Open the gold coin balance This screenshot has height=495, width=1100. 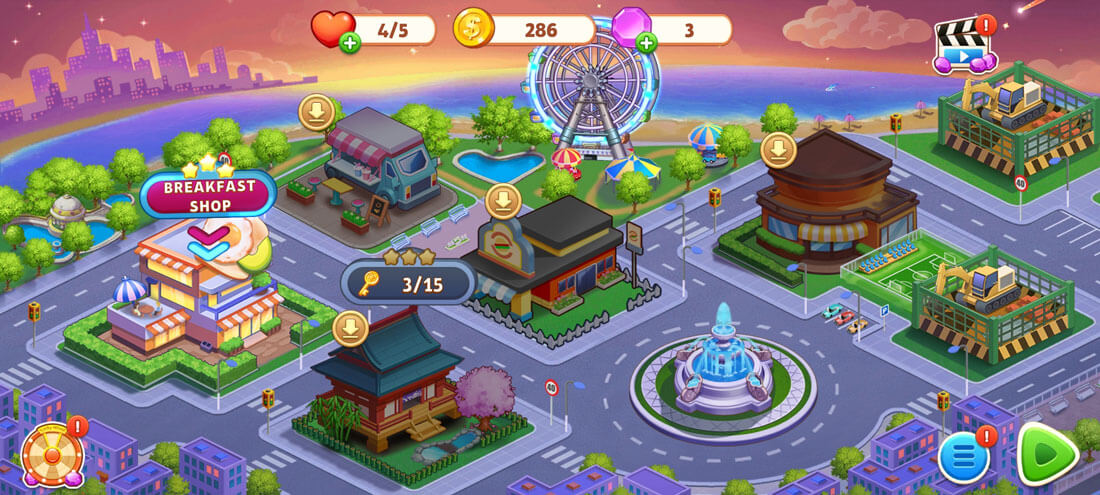tap(523, 29)
